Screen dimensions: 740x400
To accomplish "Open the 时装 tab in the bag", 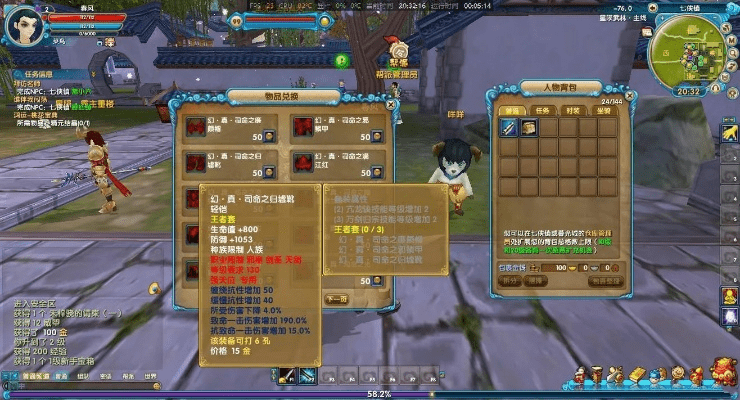I will pyautogui.click(x=572, y=112).
